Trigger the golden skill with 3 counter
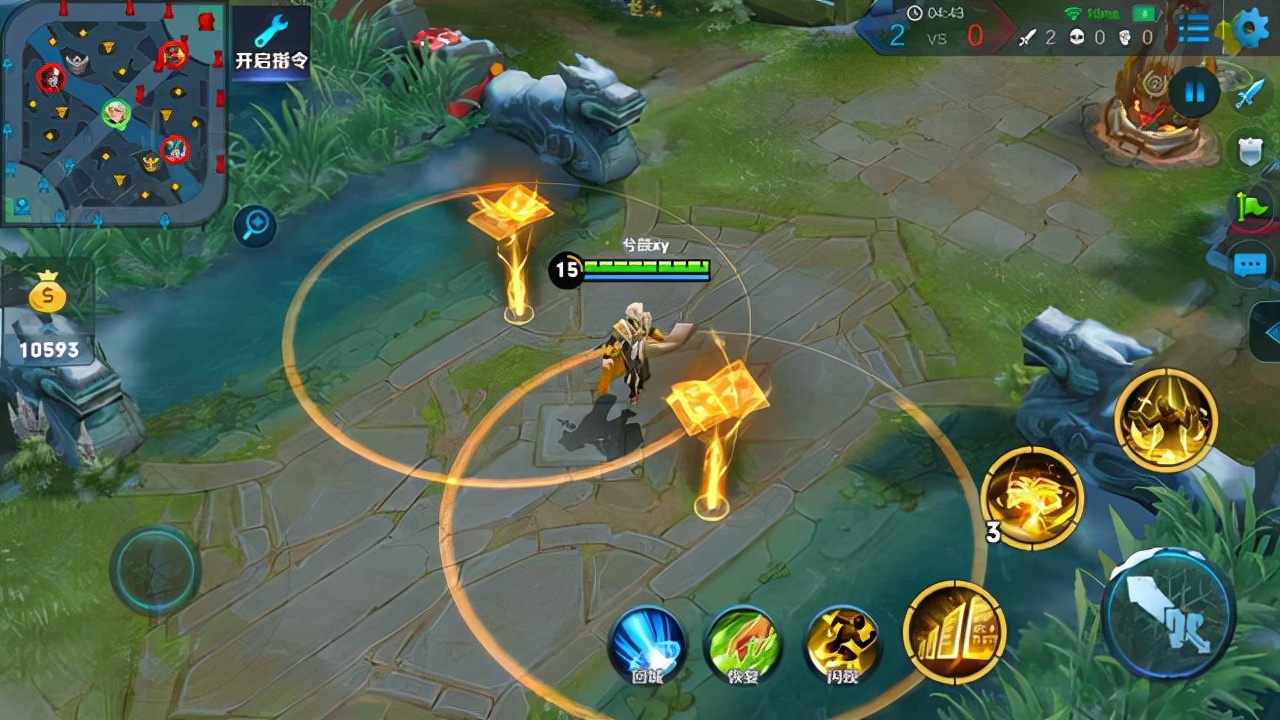Screen dimensions: 1280x720 click(x=1032, y=497)
